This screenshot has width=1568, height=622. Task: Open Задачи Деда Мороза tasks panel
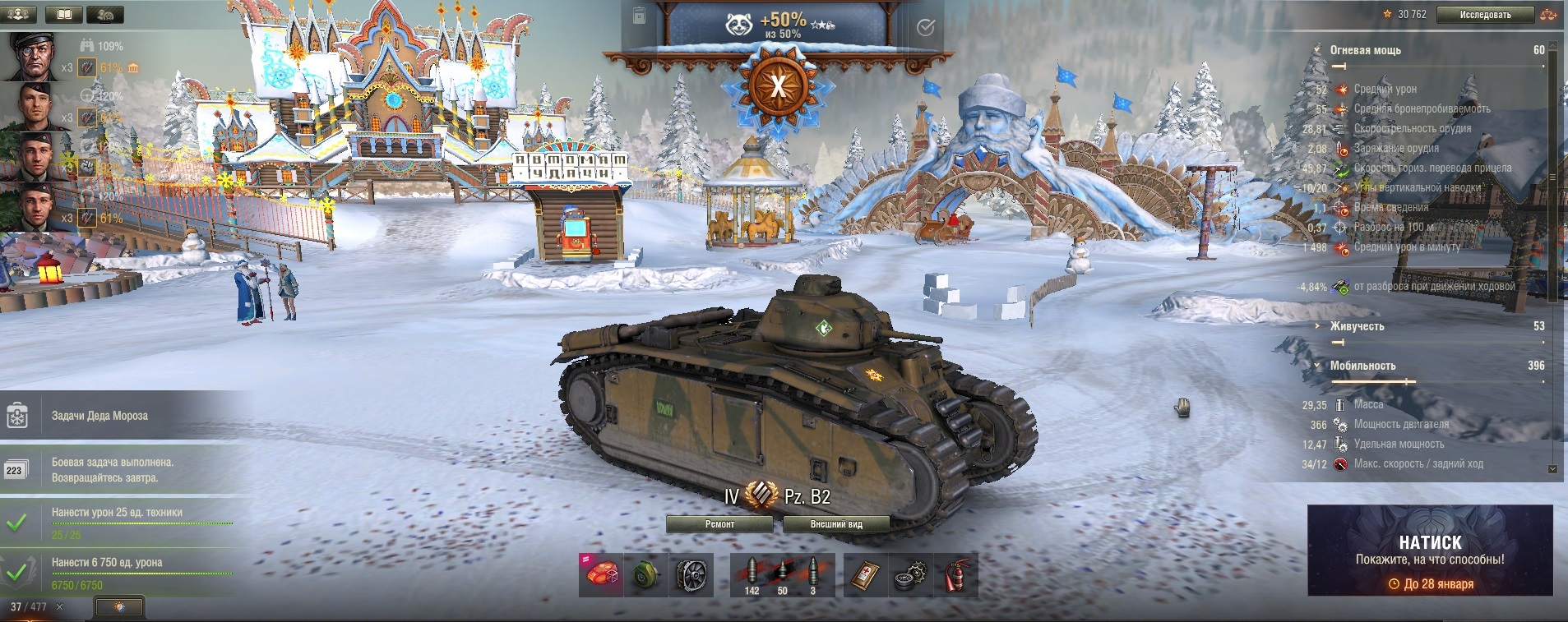(99, 416)
